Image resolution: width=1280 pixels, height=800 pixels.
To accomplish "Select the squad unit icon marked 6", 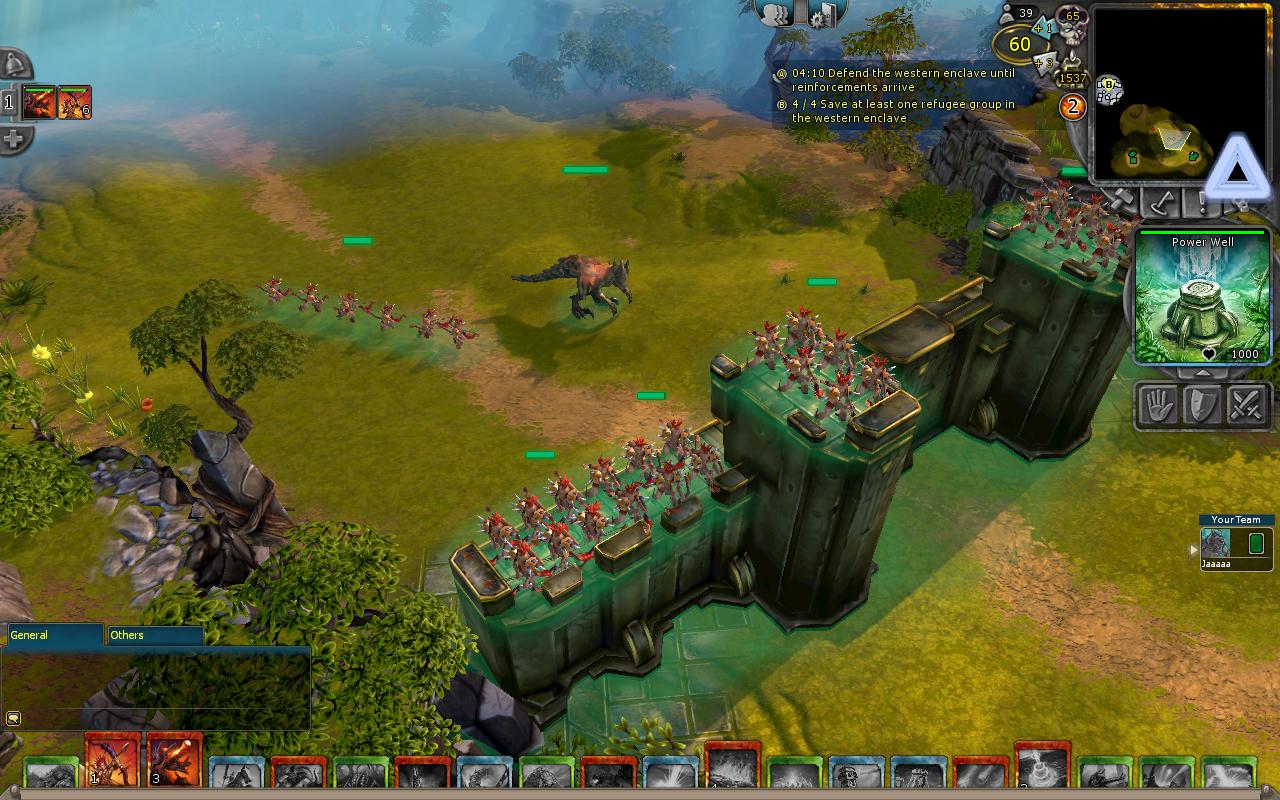I will (75, 102).
